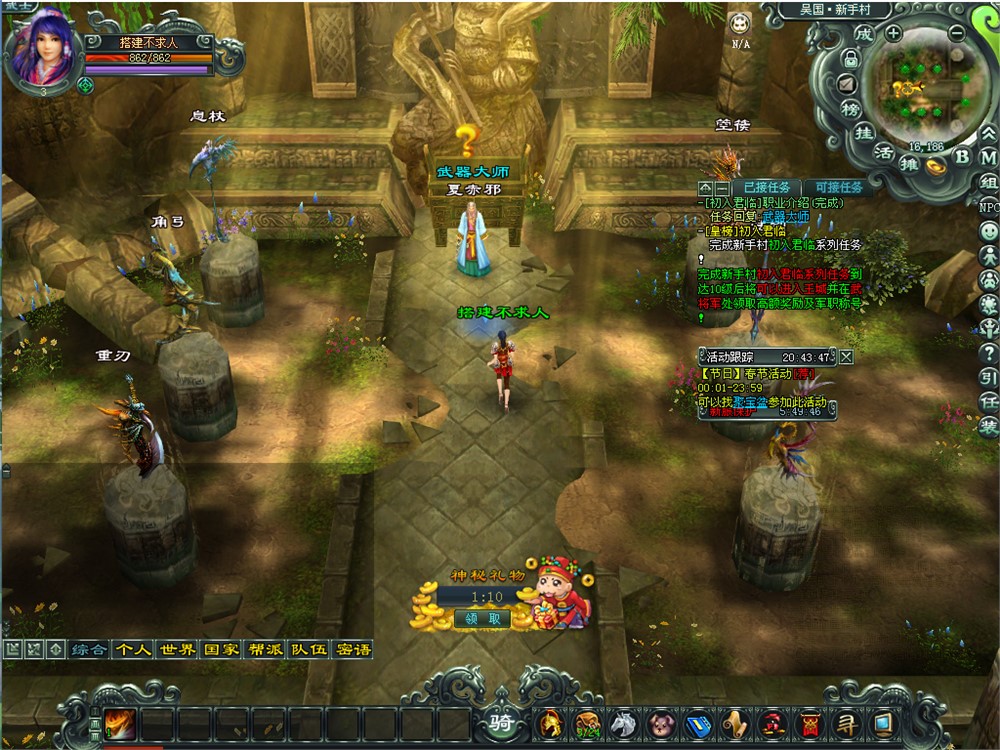Zoom in the minimap with plus button
Image resolution: width=1000 pixels, height=750 pixels.
[893, 32]
